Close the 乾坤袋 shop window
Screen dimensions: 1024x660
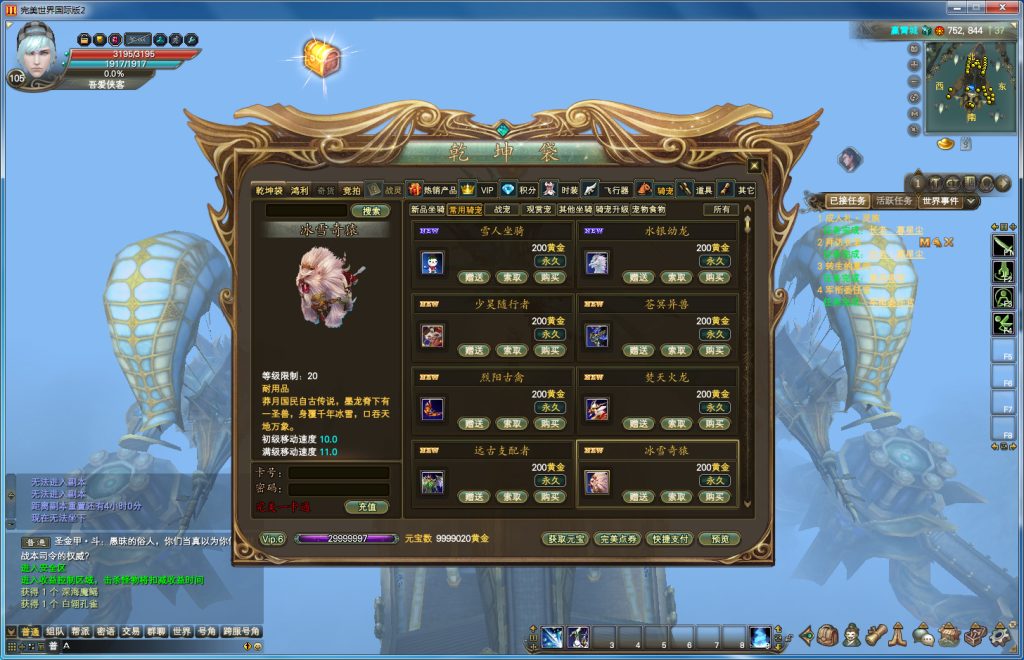pyautogui.click(x=754, y=166)
